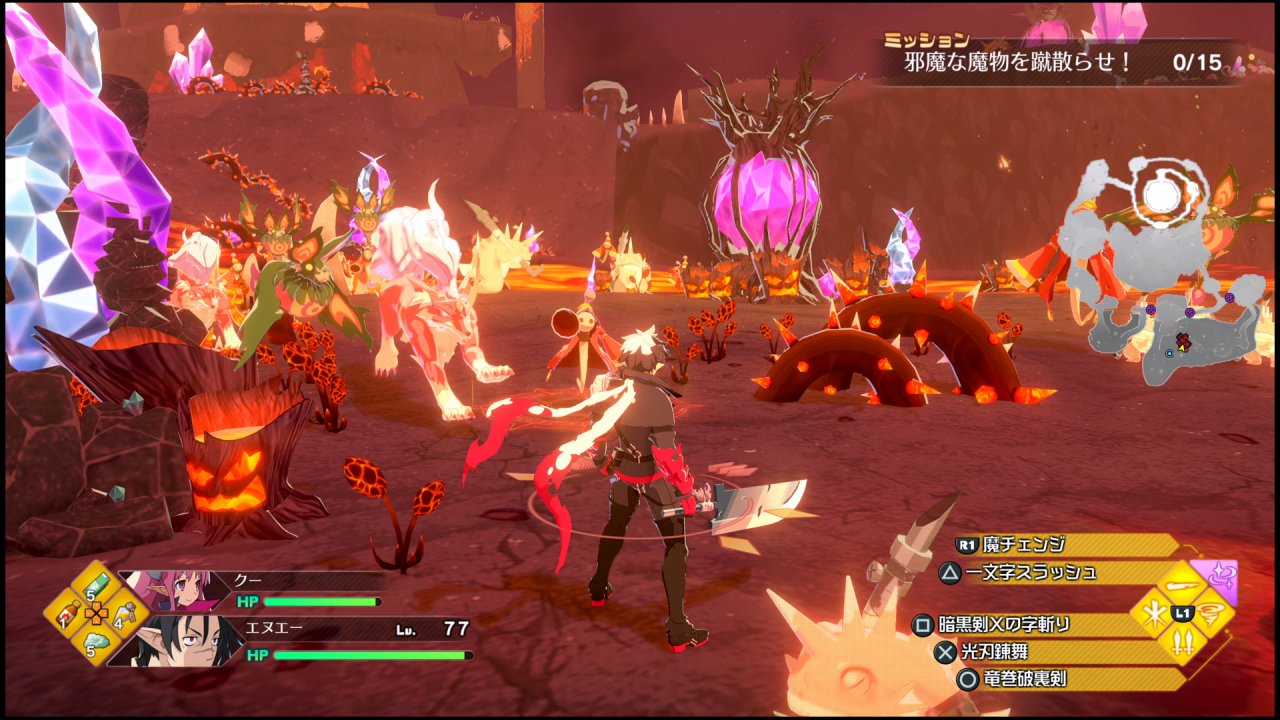The width and height of the screenshot is (1280, 720).
Task: Activate the pink sparkle Magichange icon
Action: pos(1215,578)
